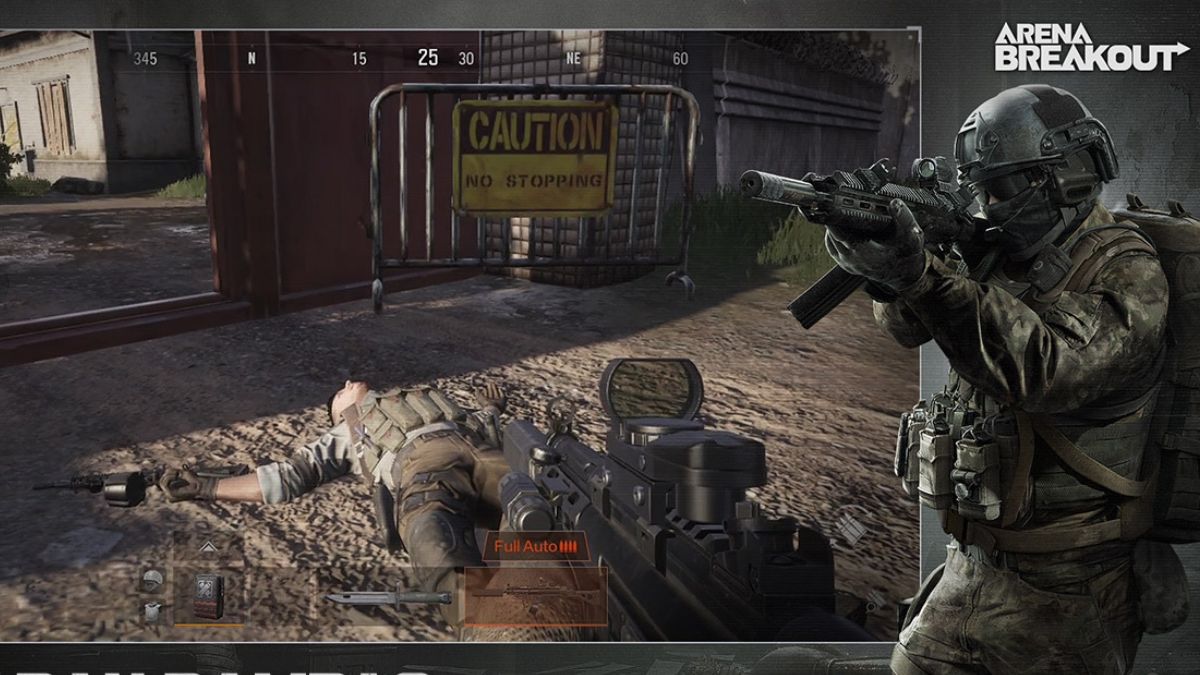Click the helmet status icon
1200x675 pixels.
(x=151, y=580)
